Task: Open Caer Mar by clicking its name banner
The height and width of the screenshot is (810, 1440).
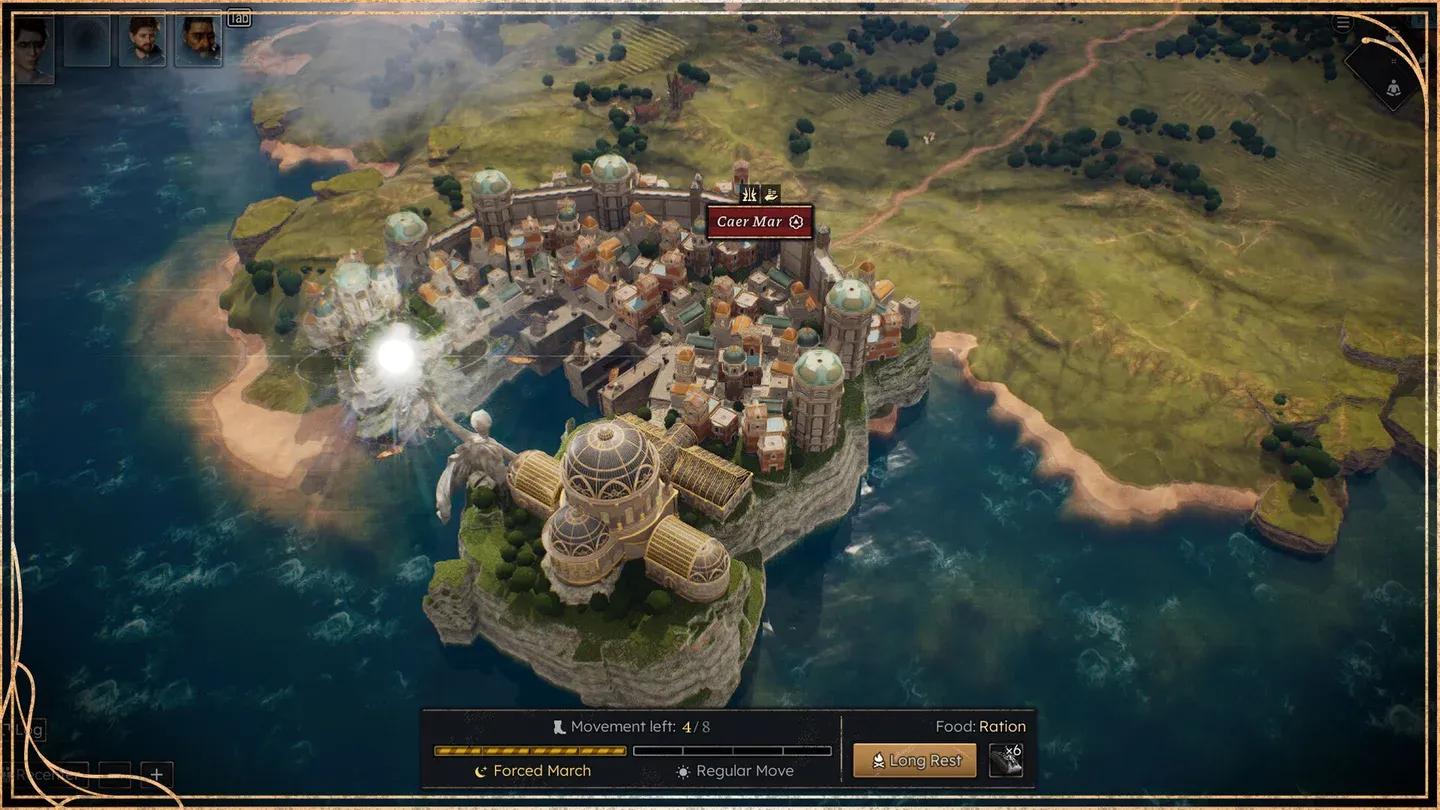Action: pyautogui.click(x=751, y=222)
